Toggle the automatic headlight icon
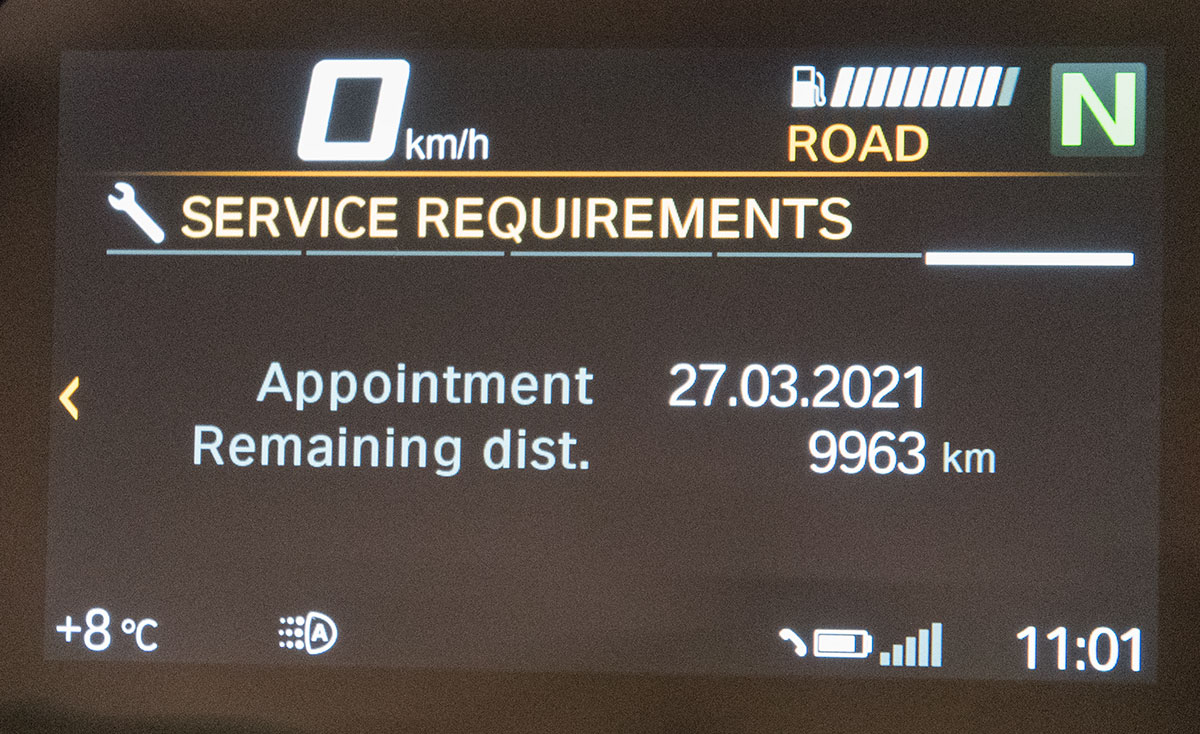Viewport: 1200px width, 734px height. point(308,633)
